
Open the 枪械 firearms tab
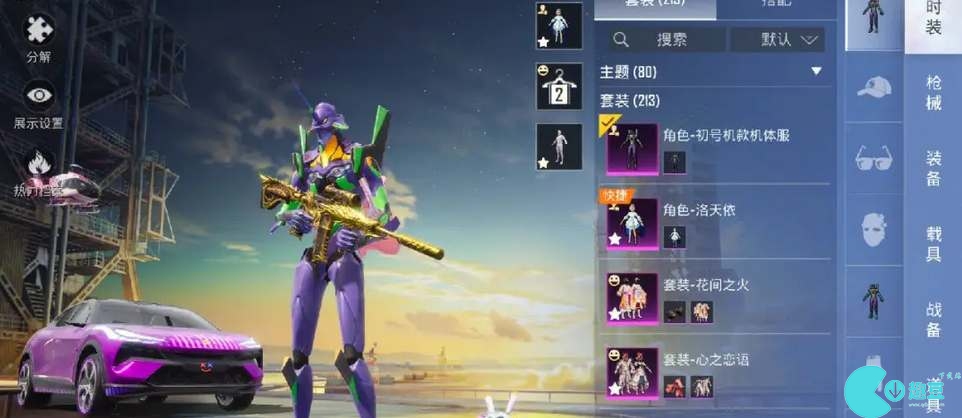tap(934, 92)
